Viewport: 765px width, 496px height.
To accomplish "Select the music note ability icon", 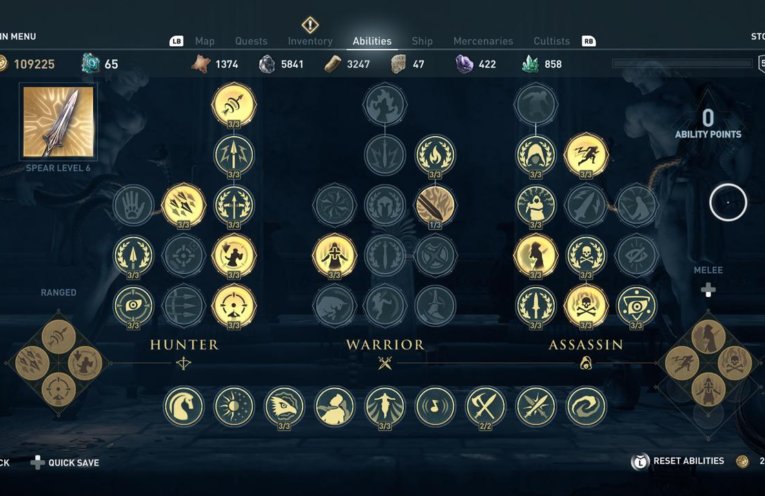I will (x=435, y=406).
